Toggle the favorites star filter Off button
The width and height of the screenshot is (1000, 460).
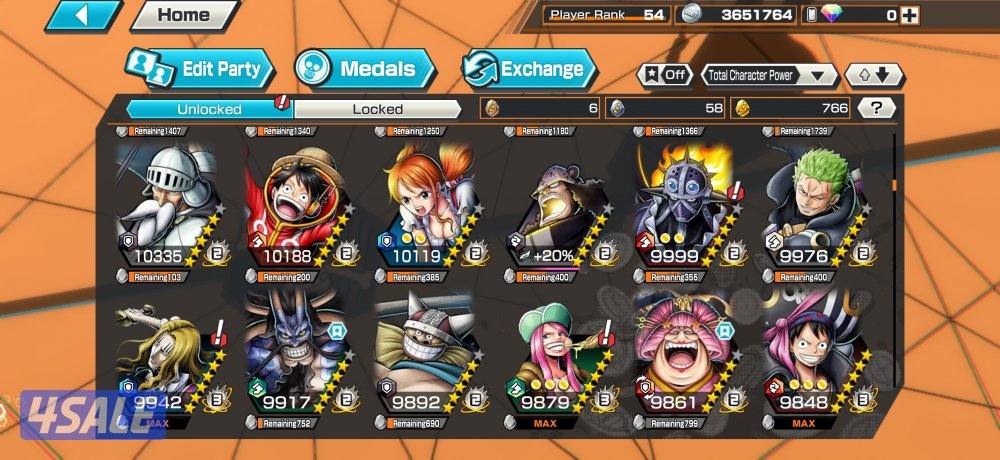click(x=664, y=75)
